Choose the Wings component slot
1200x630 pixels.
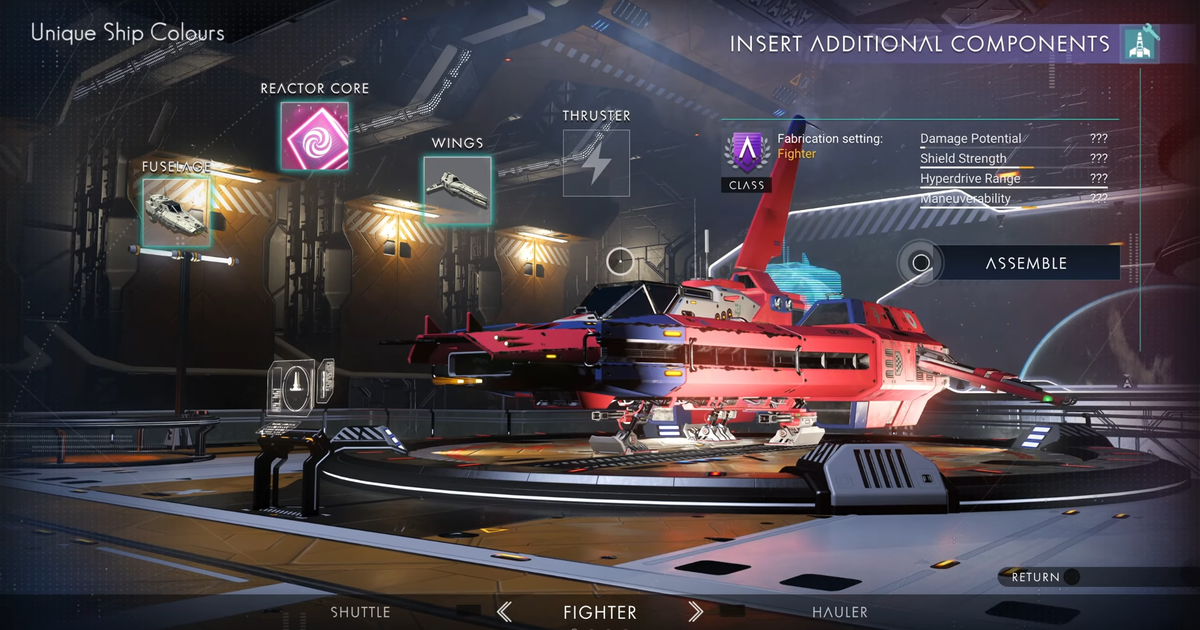457,191
